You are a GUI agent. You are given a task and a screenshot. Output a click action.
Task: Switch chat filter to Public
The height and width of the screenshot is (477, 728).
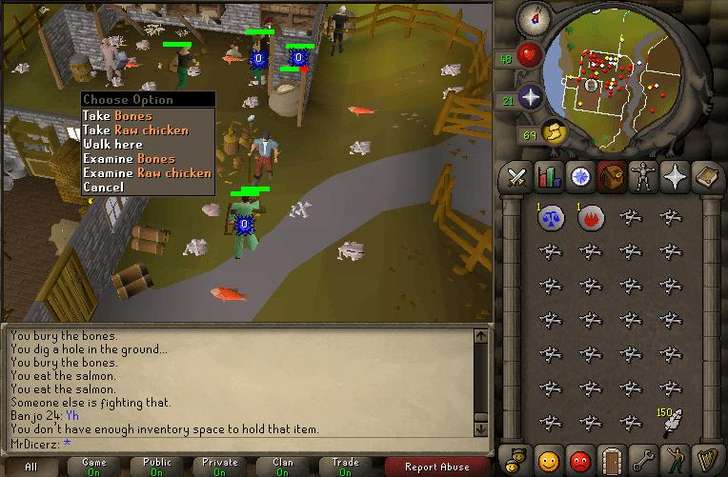coord(157,466)
